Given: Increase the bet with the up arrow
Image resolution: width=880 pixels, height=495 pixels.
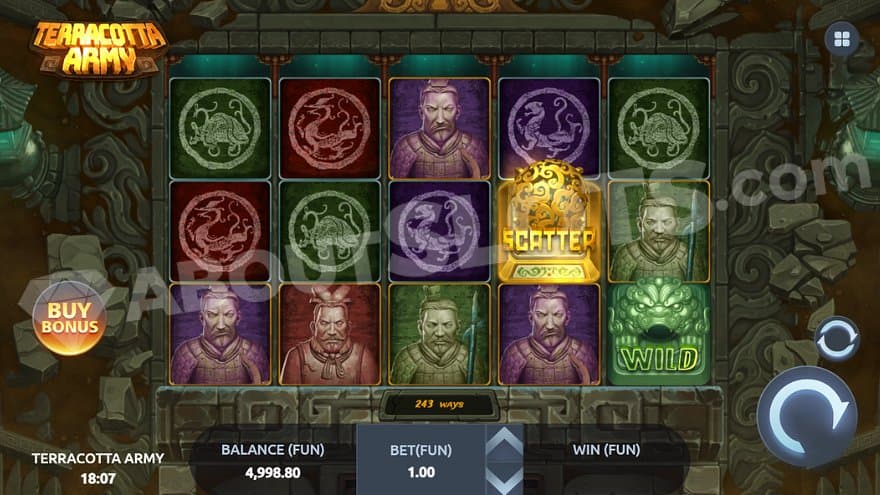Looking at the screenshot, I should (x=504, y=440).
